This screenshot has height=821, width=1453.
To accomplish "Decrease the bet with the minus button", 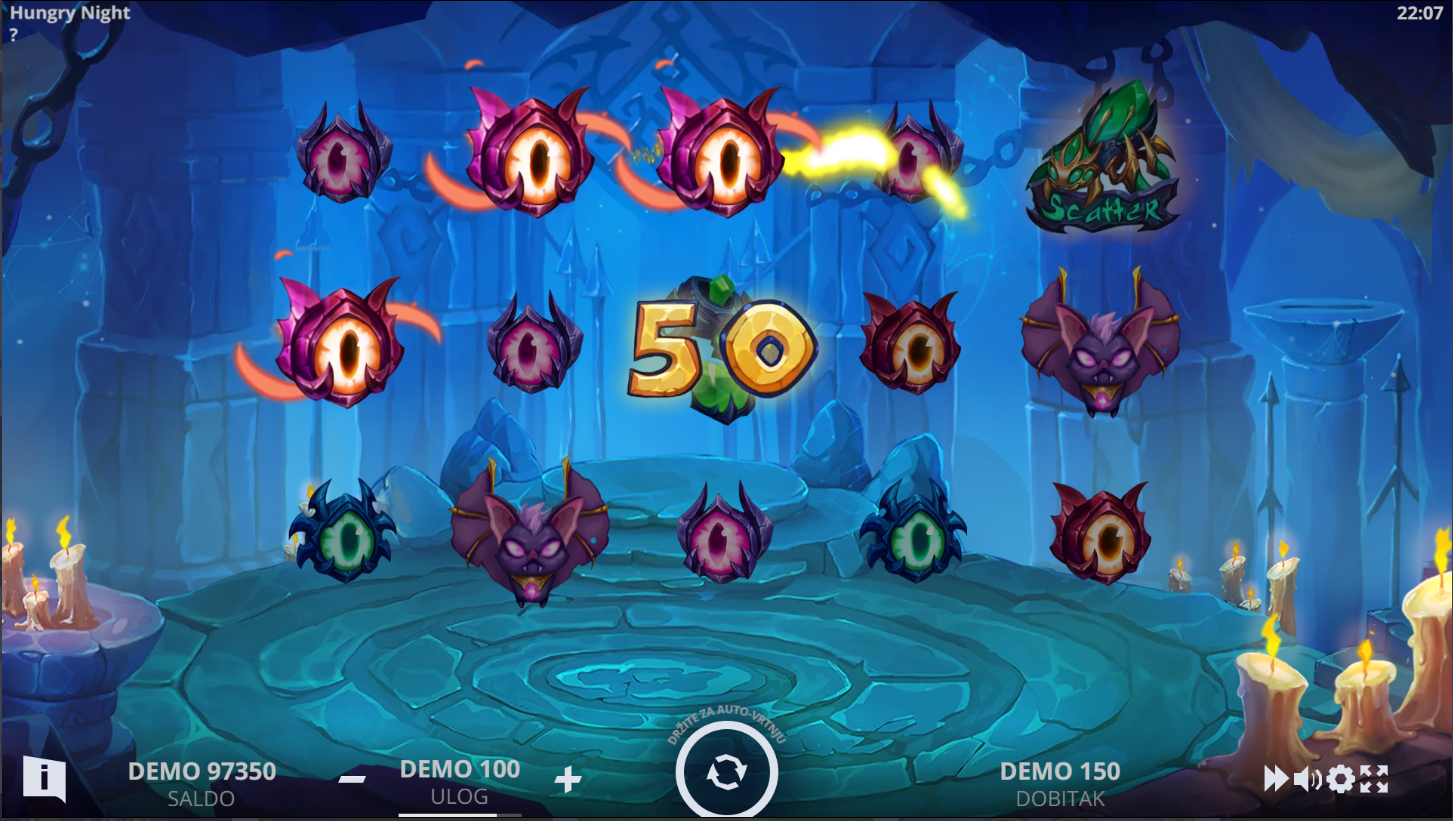I will point(352,779).
